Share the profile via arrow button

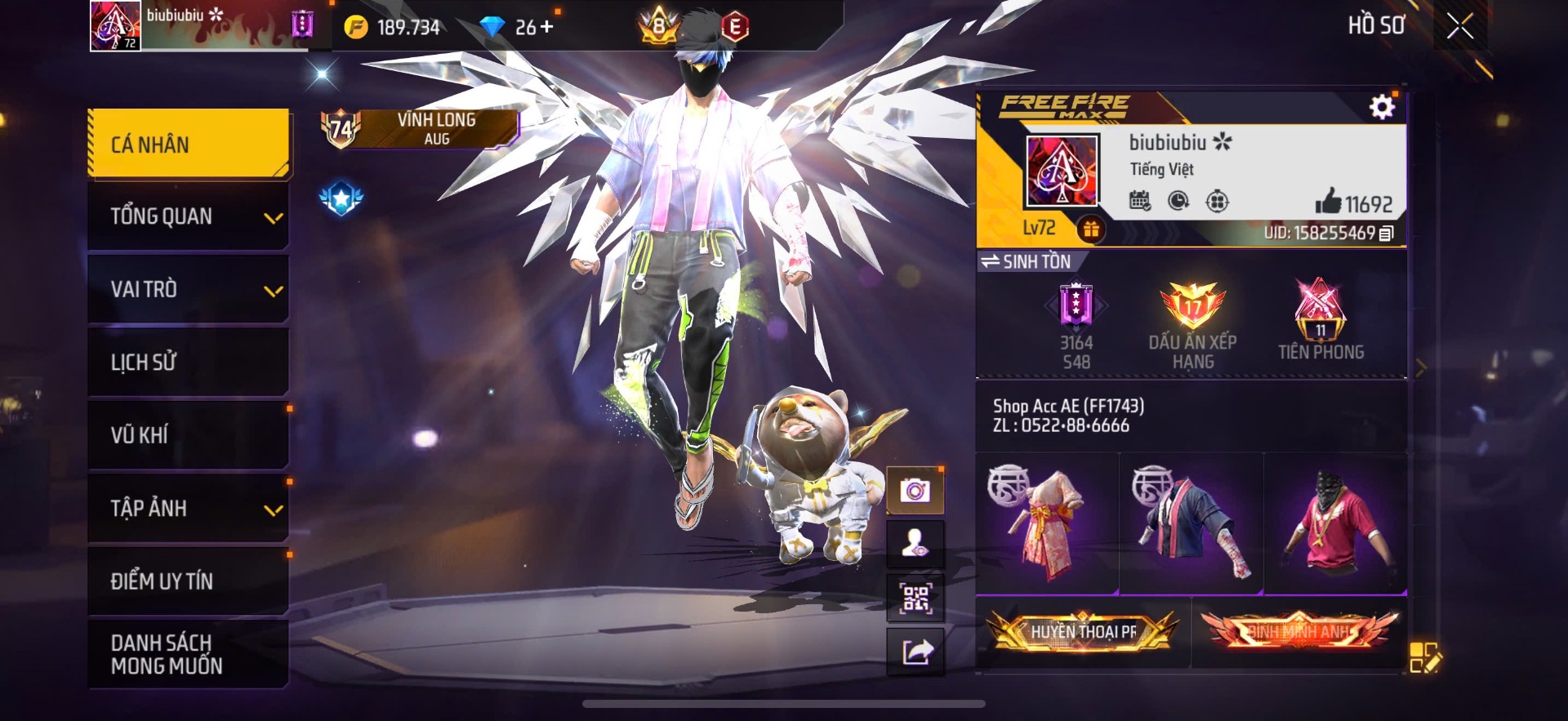pos(915,652)
